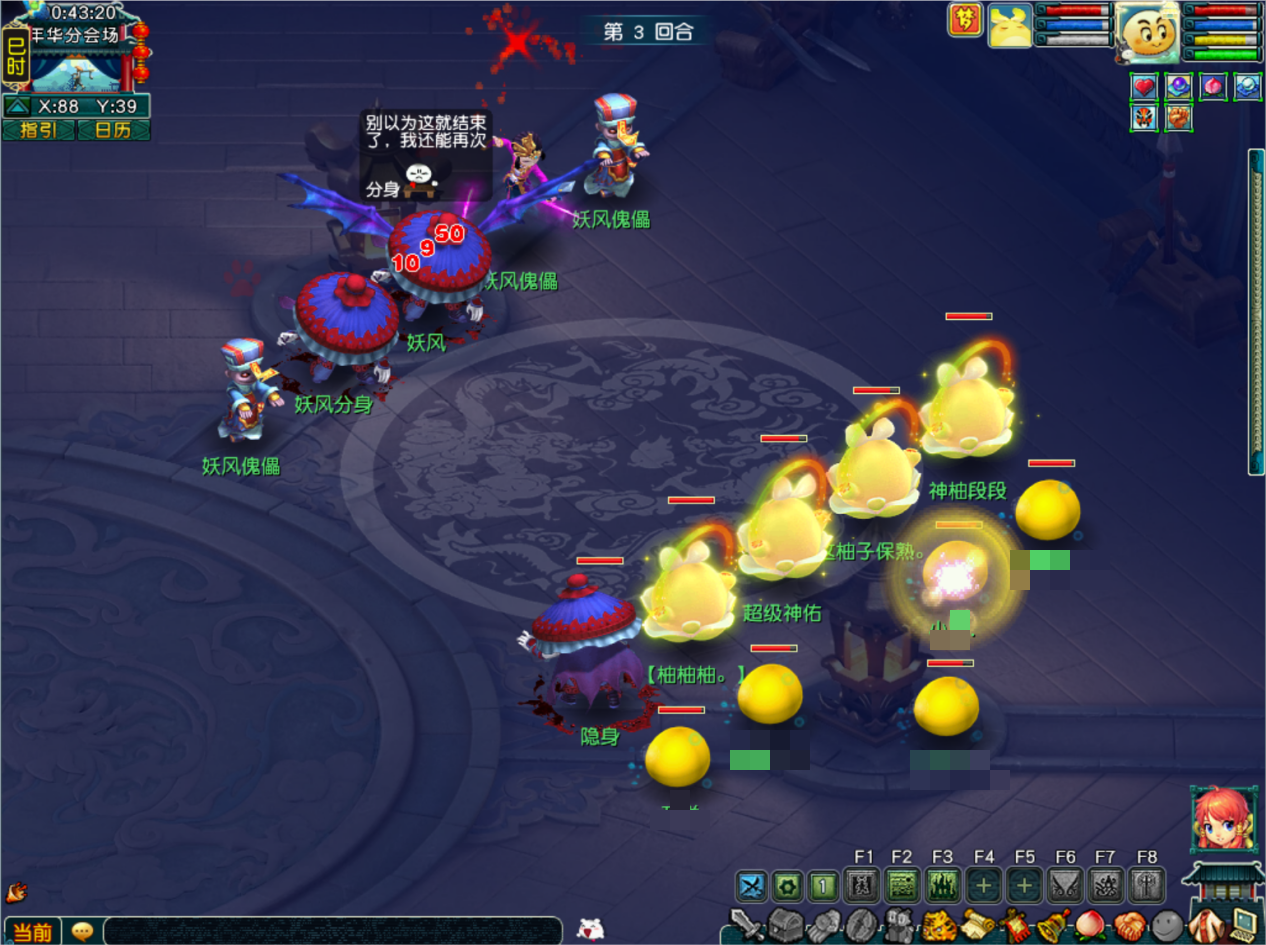The image size is (1266, 945).
Task: Collapse the minimap with the triangle arrow
Action: coord(17,106)
